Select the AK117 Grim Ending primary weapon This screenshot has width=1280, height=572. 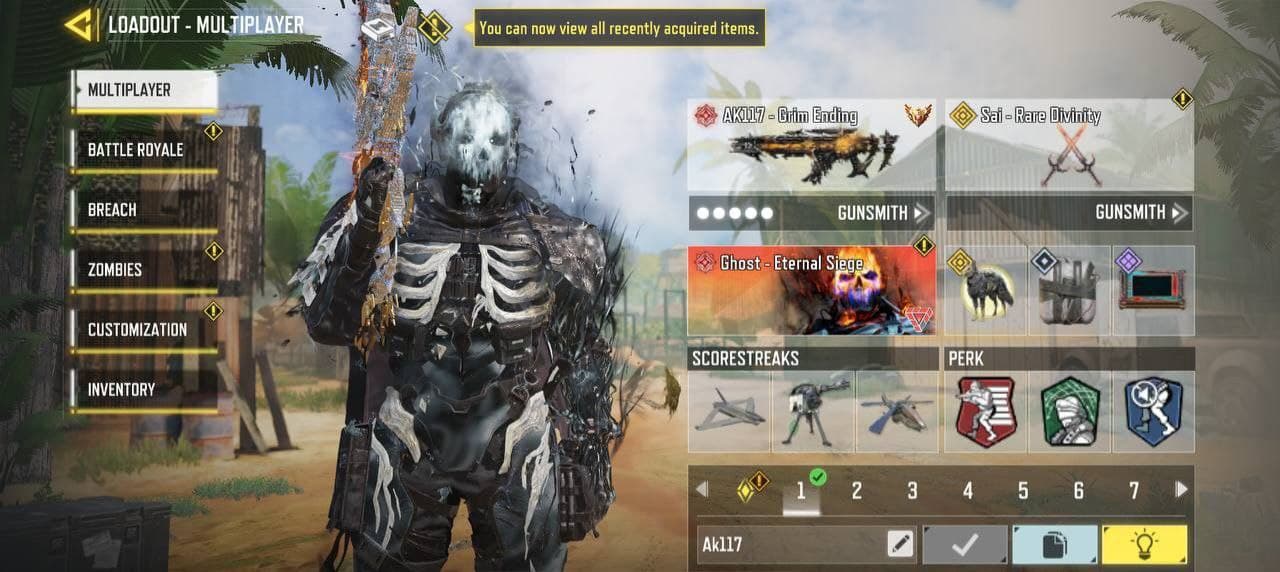[x=812, y=145]
